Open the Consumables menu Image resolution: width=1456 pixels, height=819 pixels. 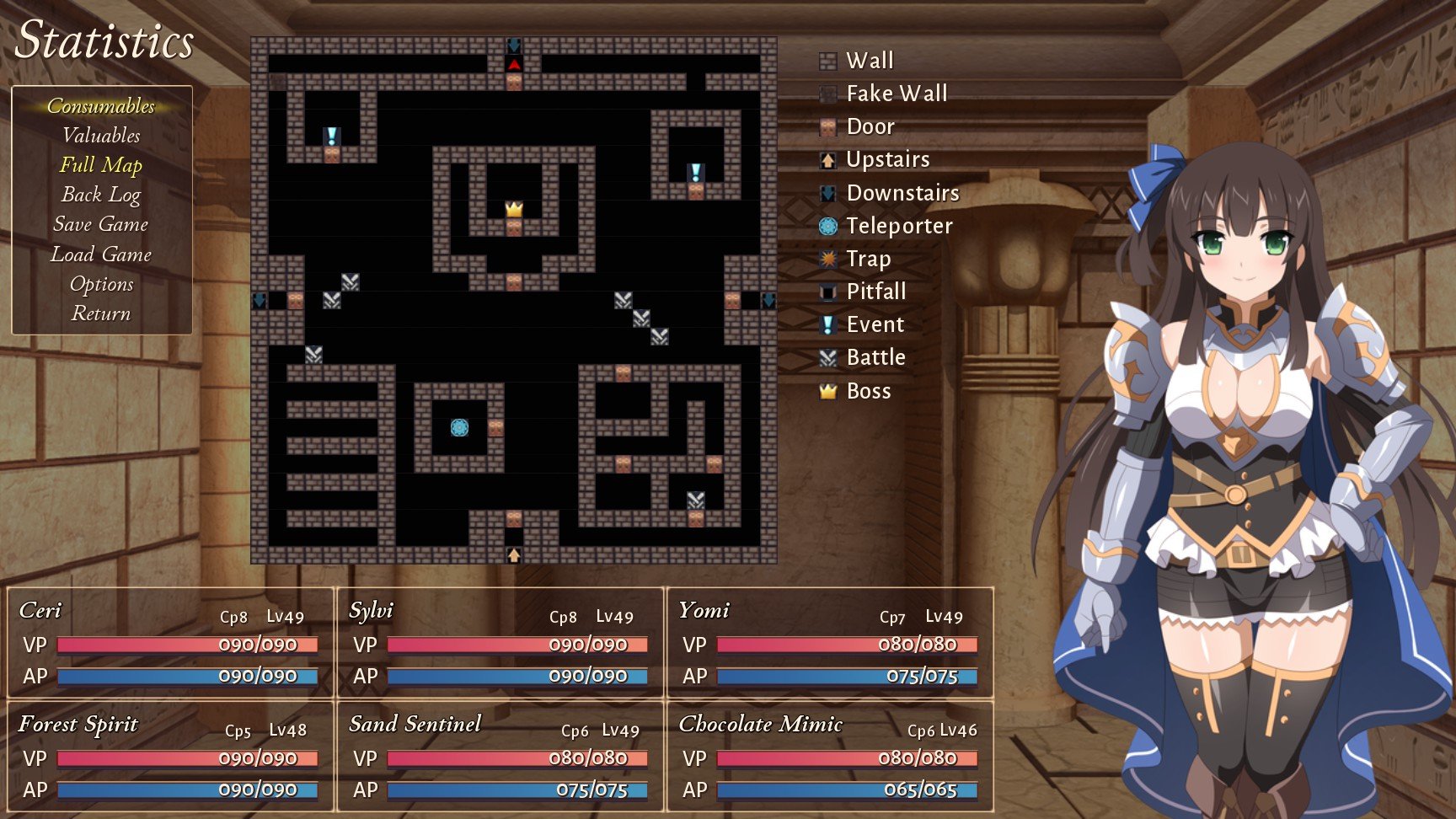coord(101,106)
